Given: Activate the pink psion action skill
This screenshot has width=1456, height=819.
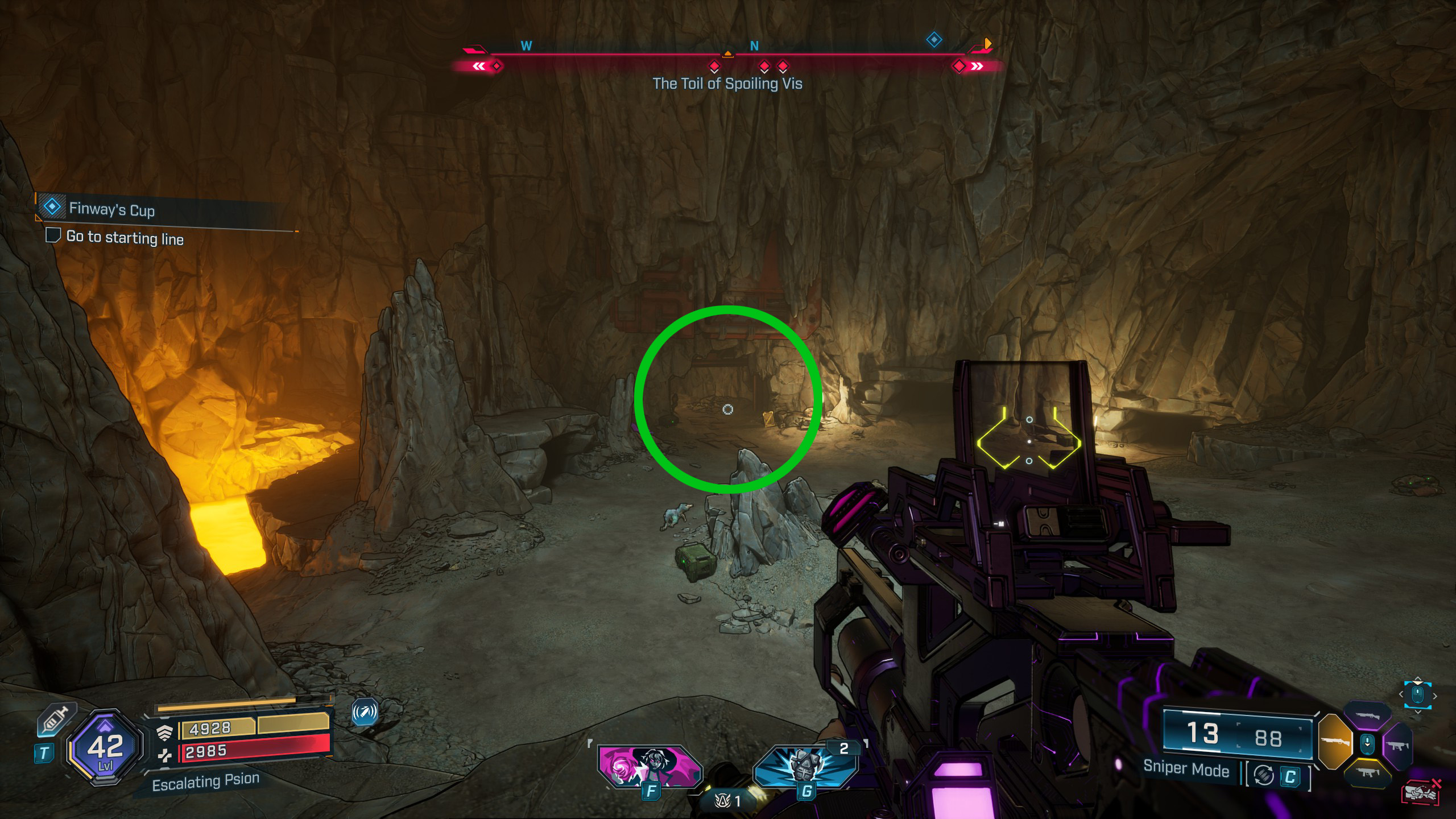Looking at the screenshot, I should (650, 767).
